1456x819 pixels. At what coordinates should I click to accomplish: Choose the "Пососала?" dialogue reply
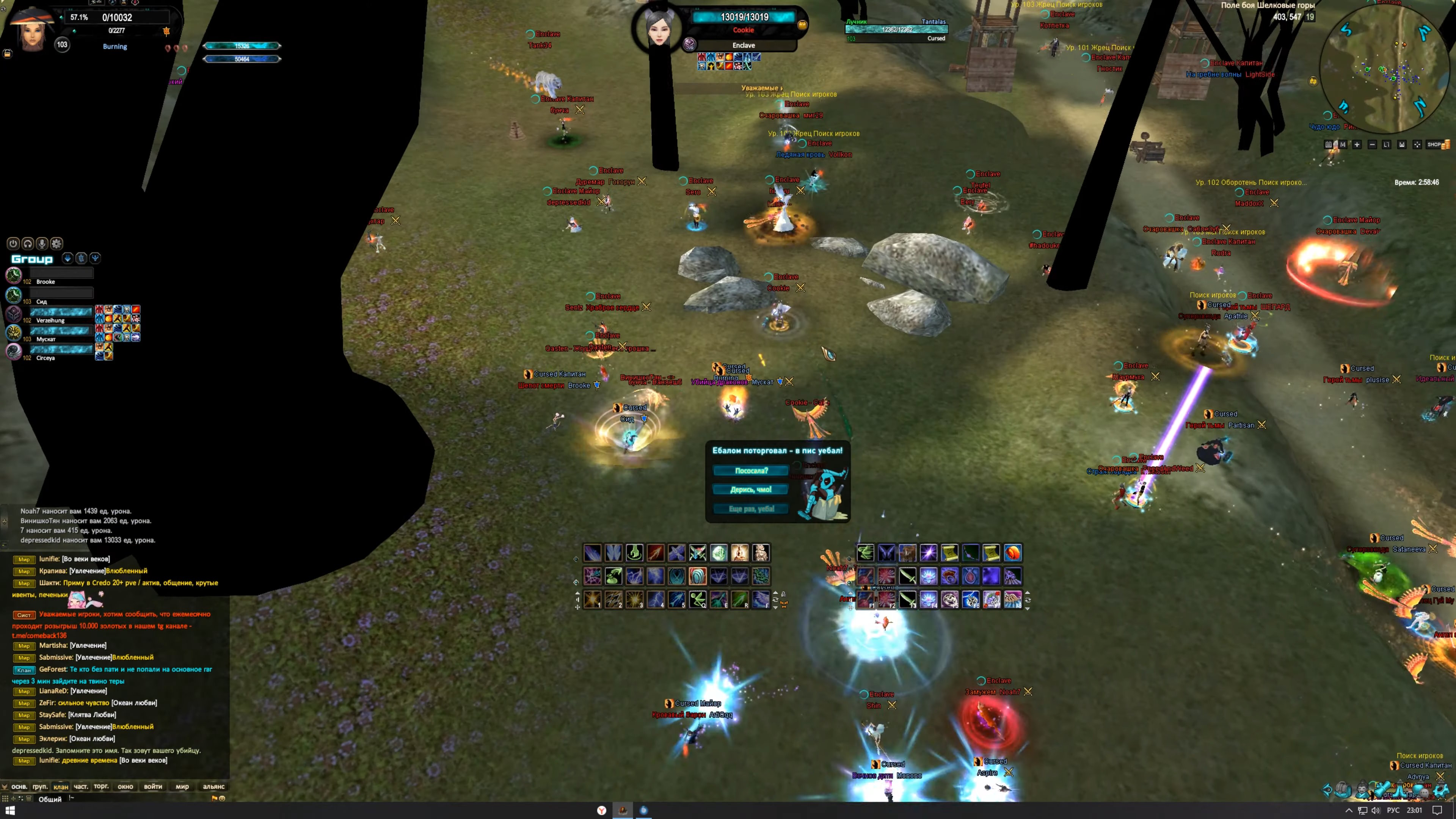[751, 470]
